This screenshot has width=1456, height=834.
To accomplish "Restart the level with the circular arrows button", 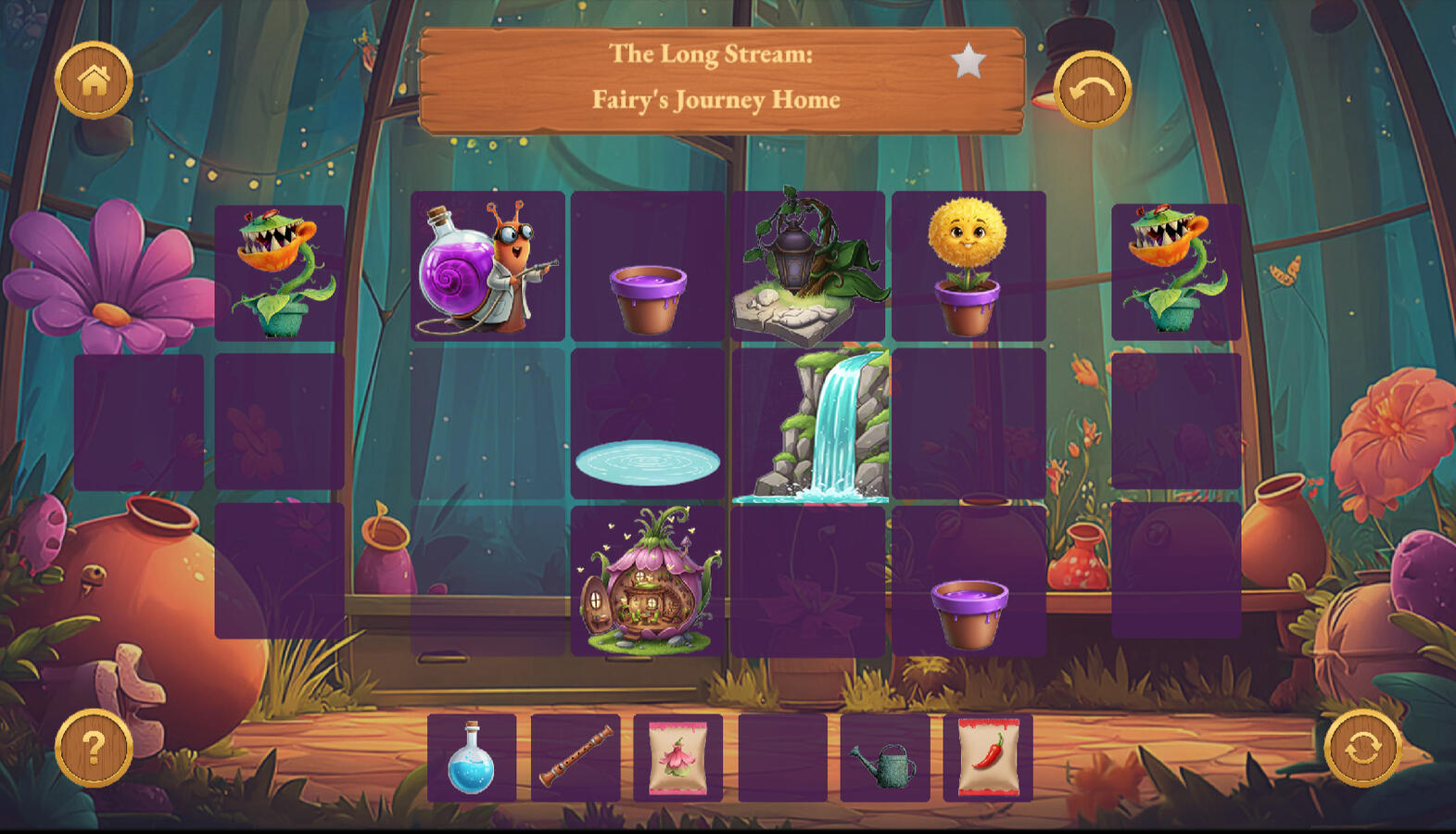I will click(1361, 747).
